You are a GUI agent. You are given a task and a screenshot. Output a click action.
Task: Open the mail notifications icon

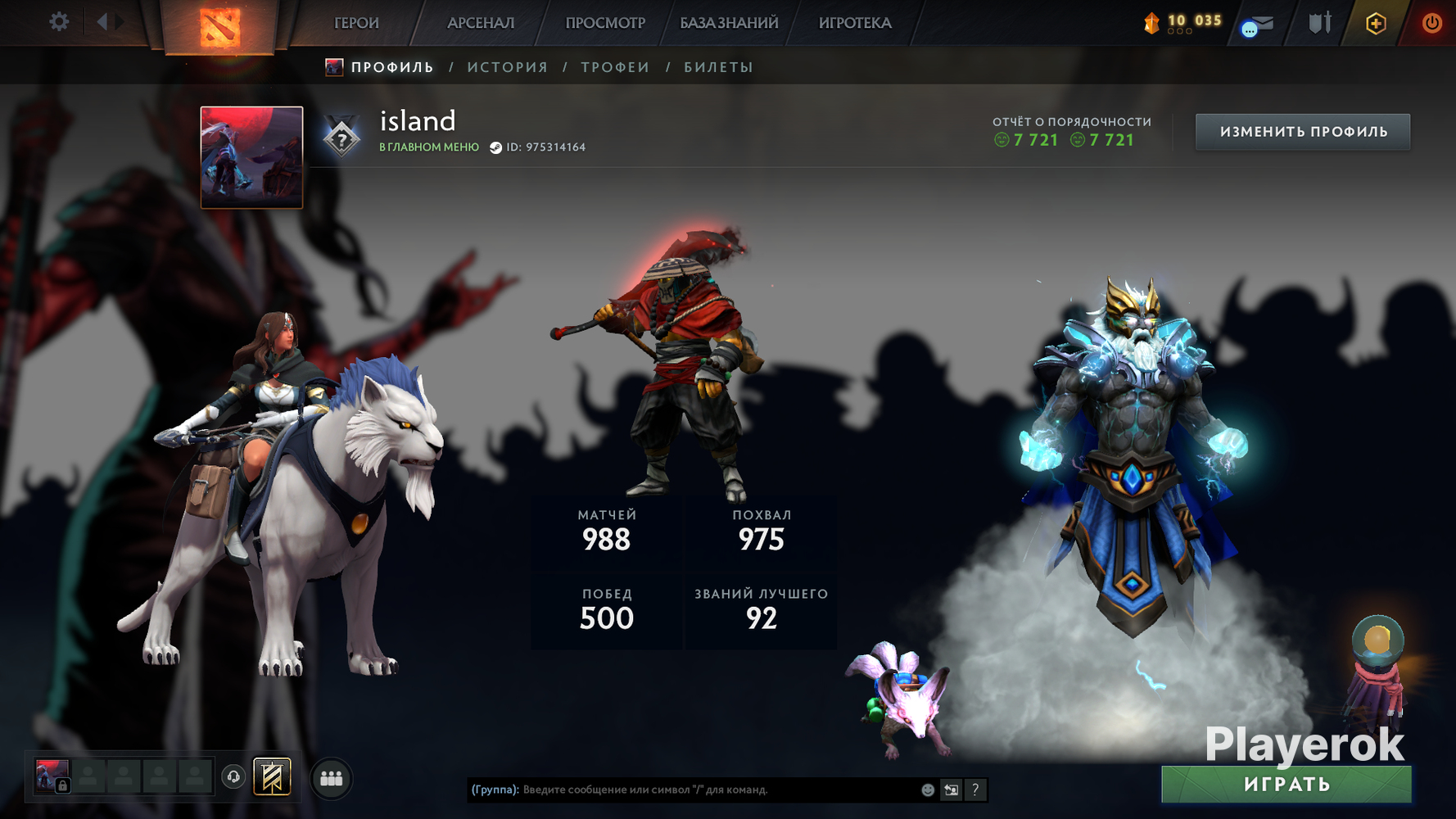(1258, 25)
